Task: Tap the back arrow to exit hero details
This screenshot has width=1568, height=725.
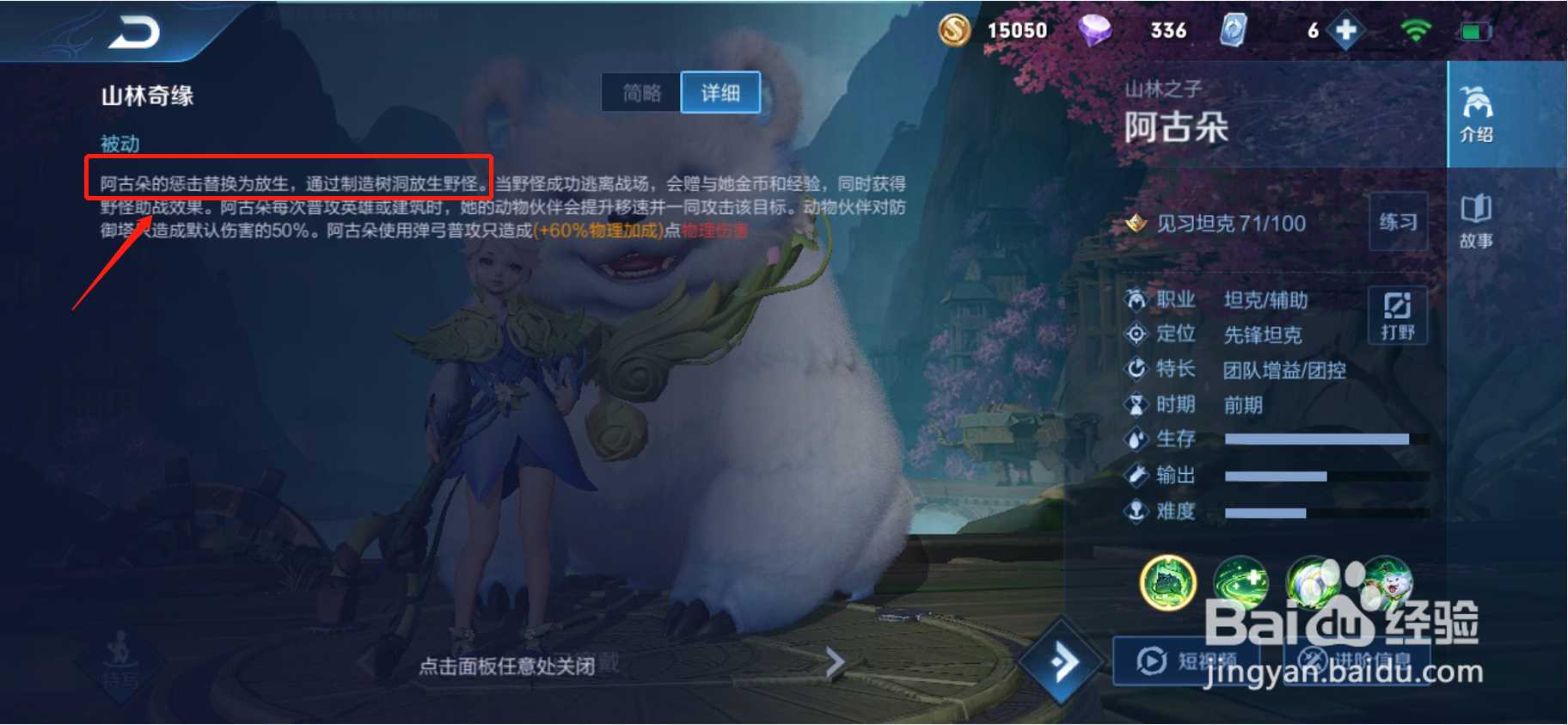Action: pyautogui.click(x=138, y=32)
